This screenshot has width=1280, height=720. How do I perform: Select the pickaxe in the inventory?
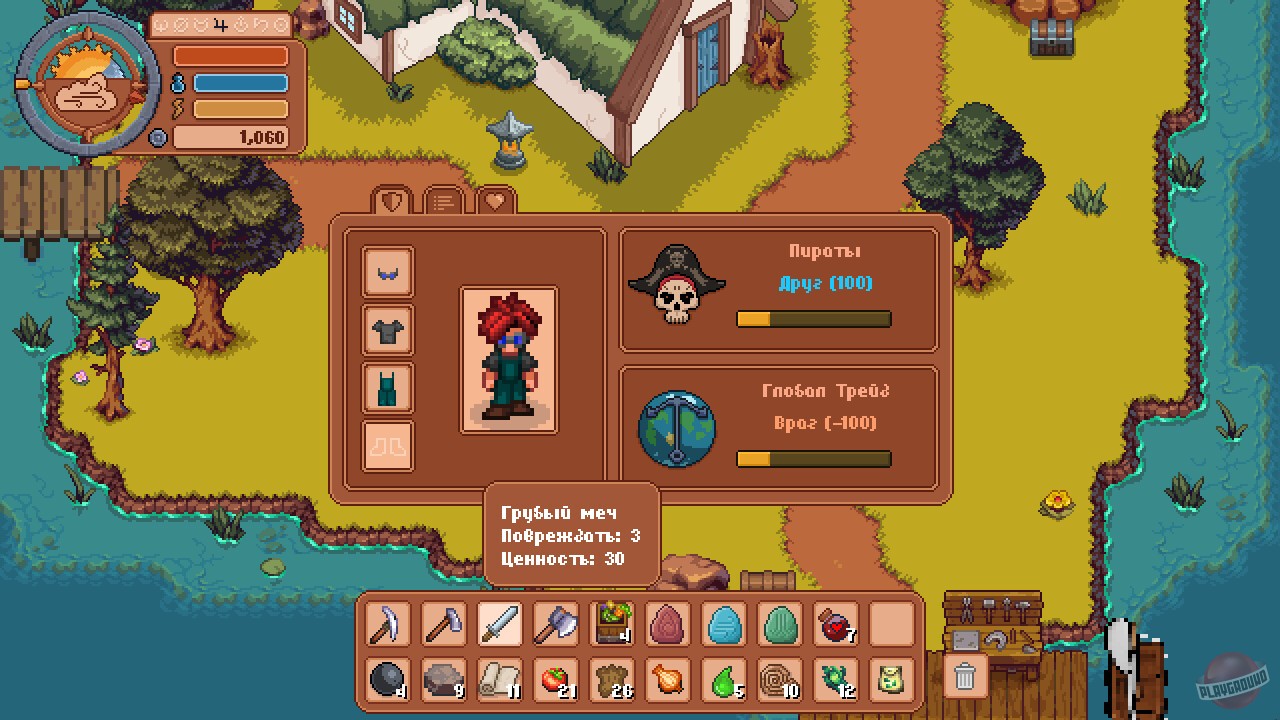tap(386, 624)
